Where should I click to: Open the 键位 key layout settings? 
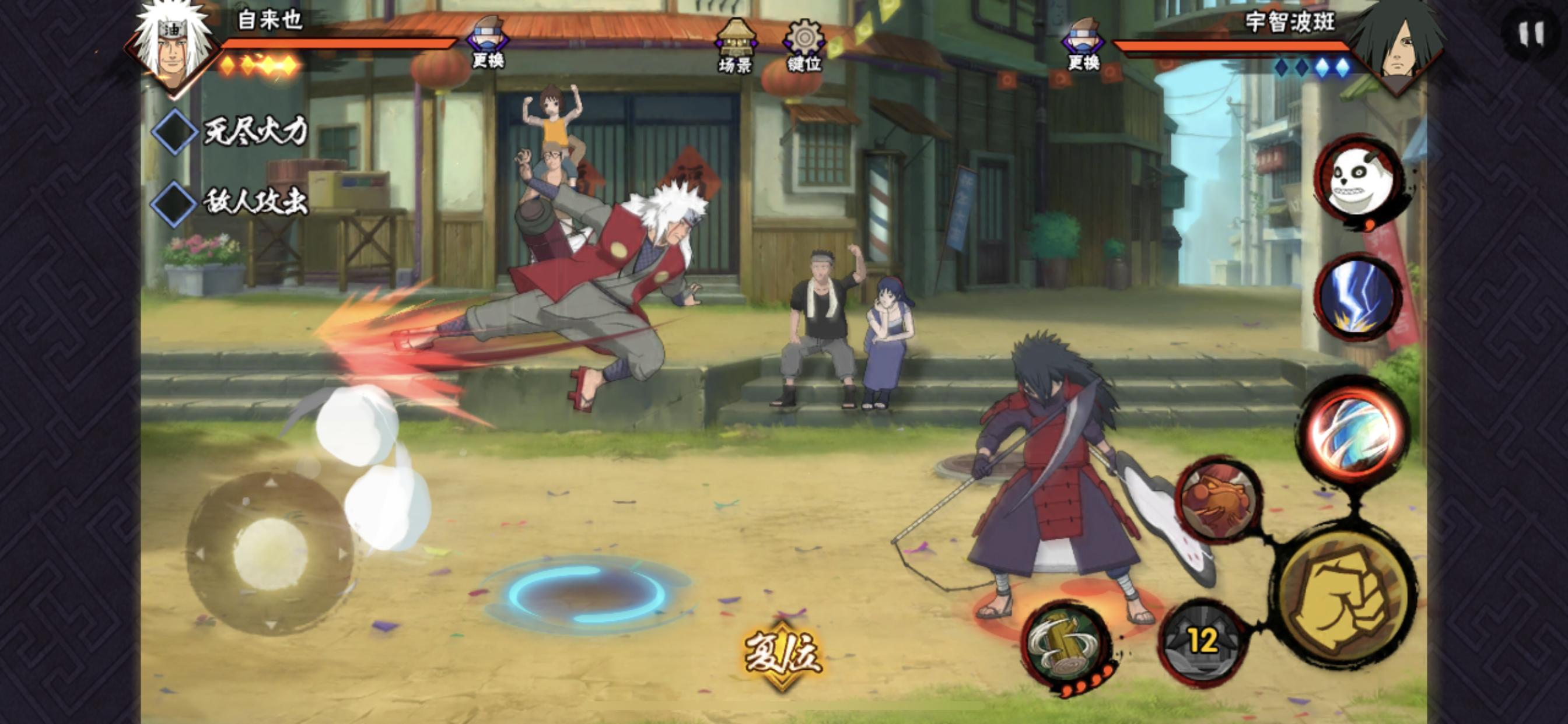click(x=804, y=45)
